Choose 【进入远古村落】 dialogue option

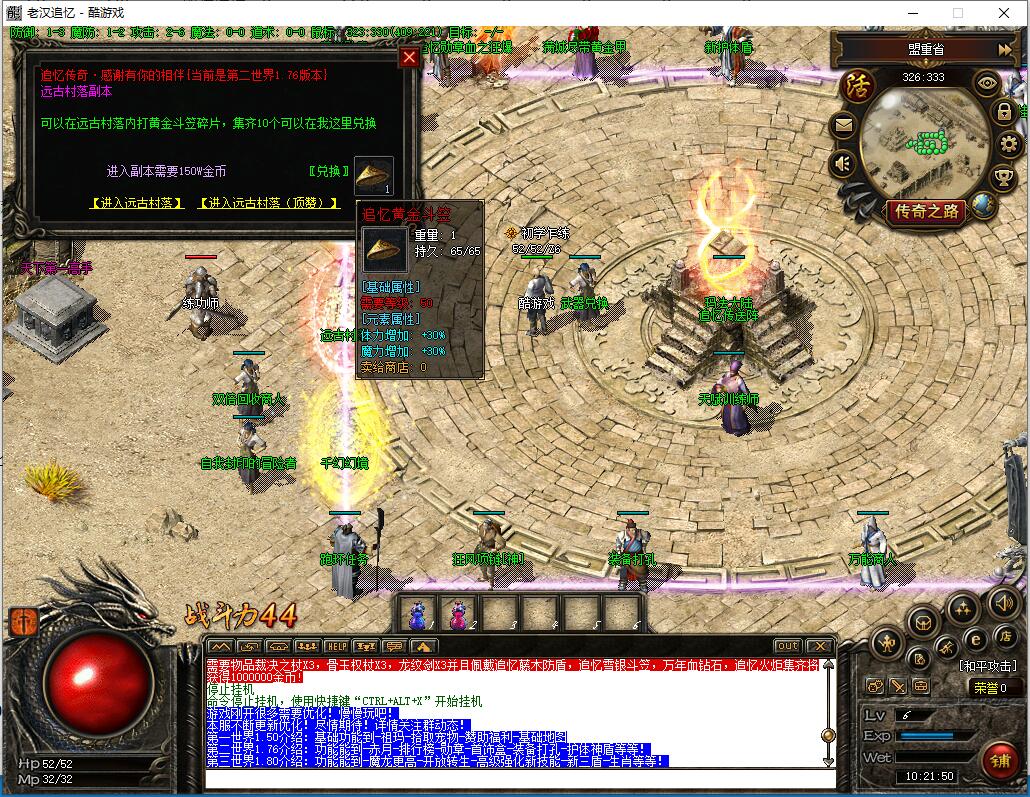137,203
